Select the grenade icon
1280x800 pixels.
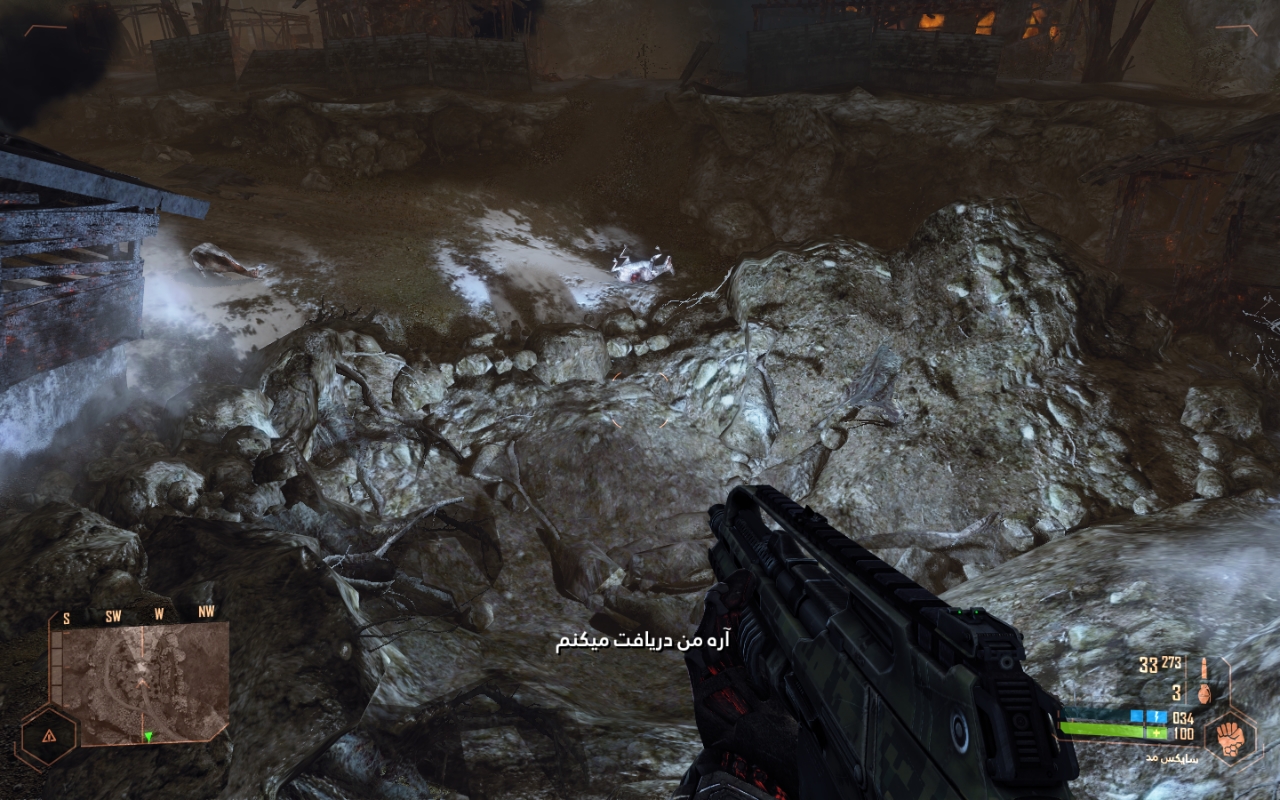tap(1205, 692)
